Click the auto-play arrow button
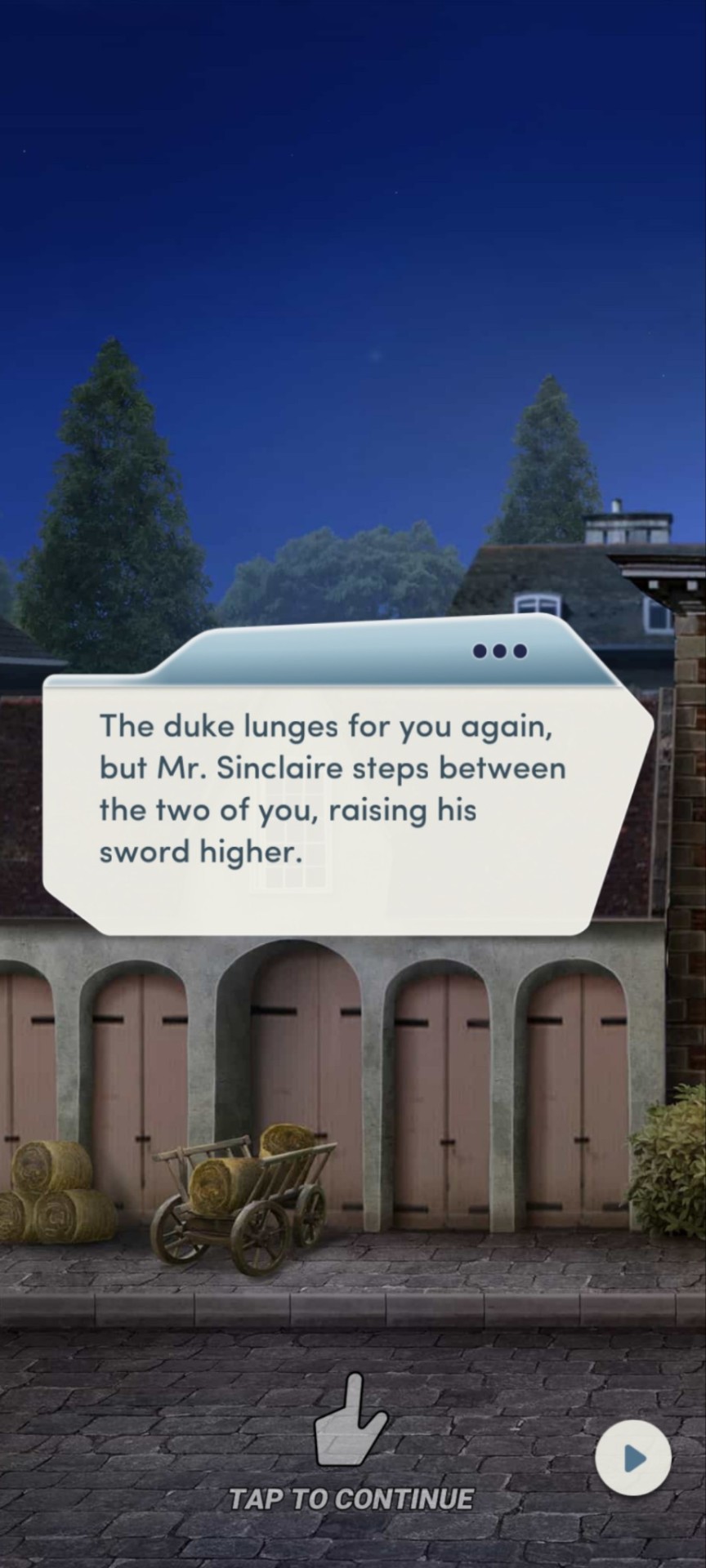The image size is (706, 1568). tap(633, 1458)
